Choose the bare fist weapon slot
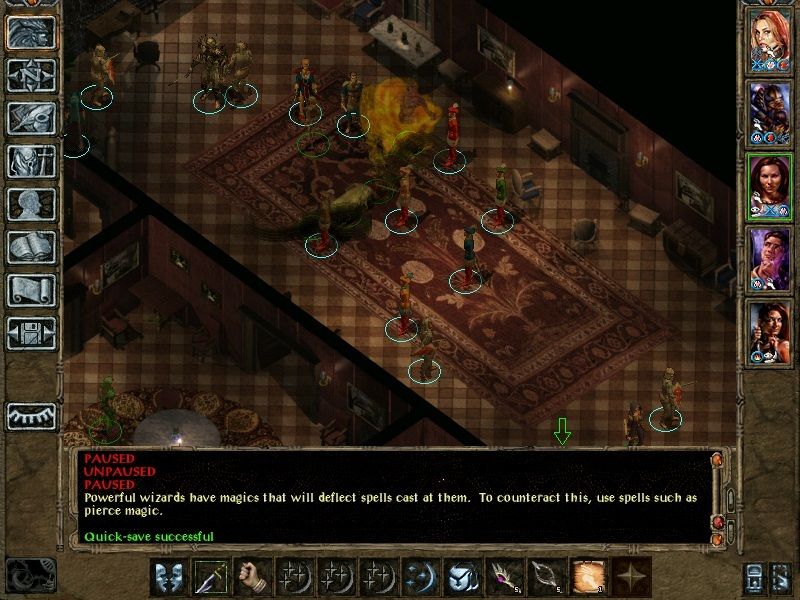 tap(253, 577)
